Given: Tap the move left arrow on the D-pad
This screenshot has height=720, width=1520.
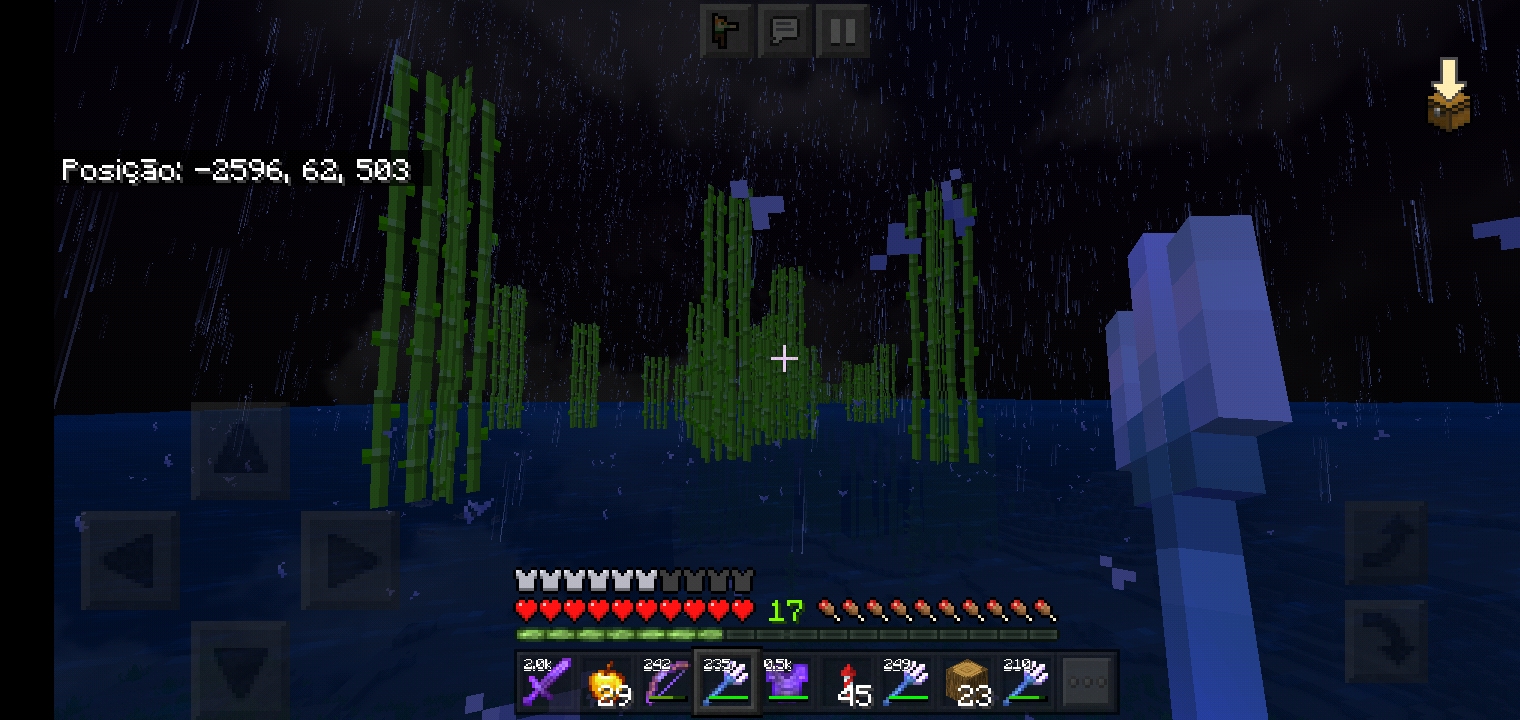Looking at the screenshot, I should pyautogui.click(x=130, y=560).
